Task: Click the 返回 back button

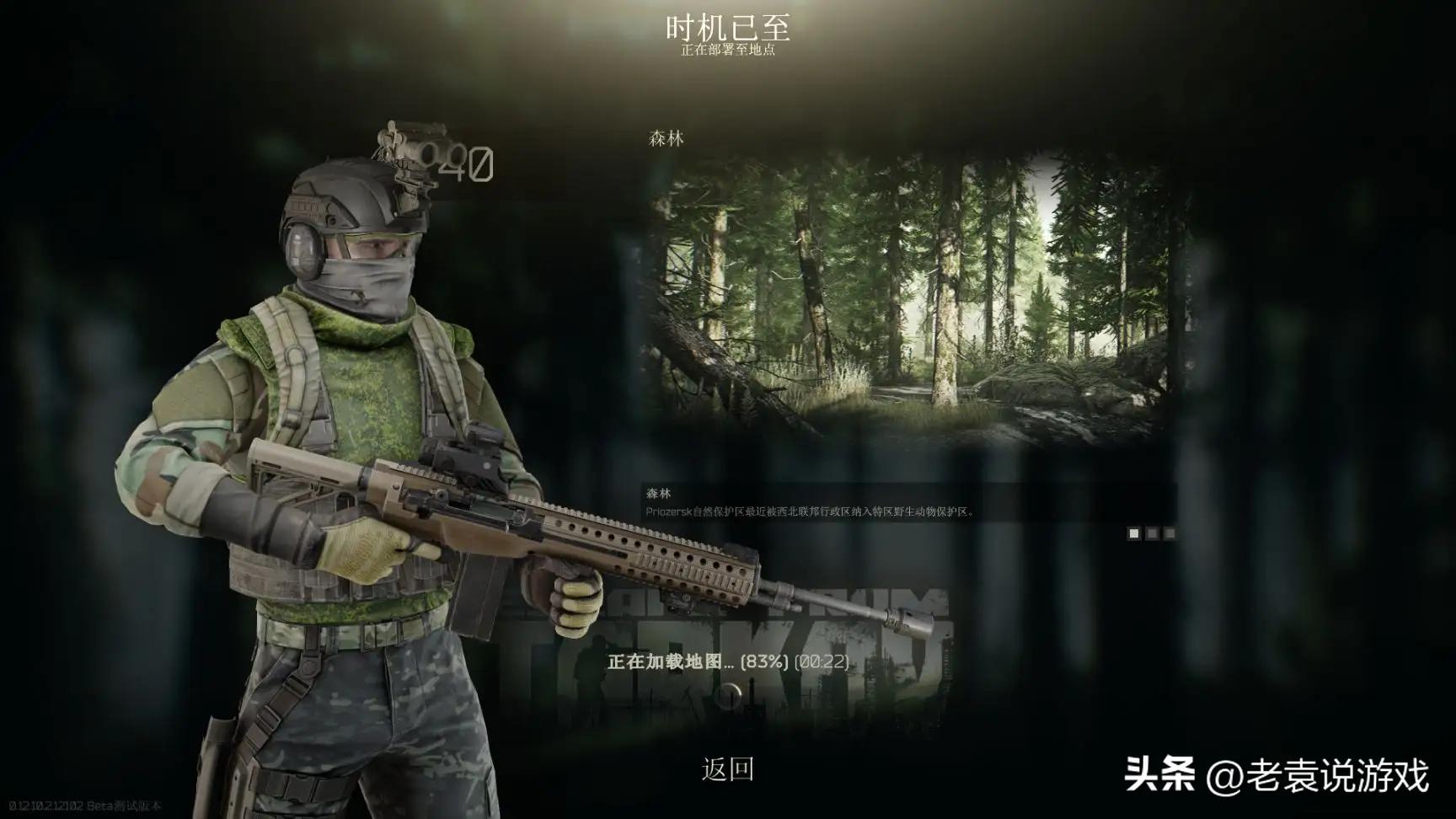Action: pos(727,768)
